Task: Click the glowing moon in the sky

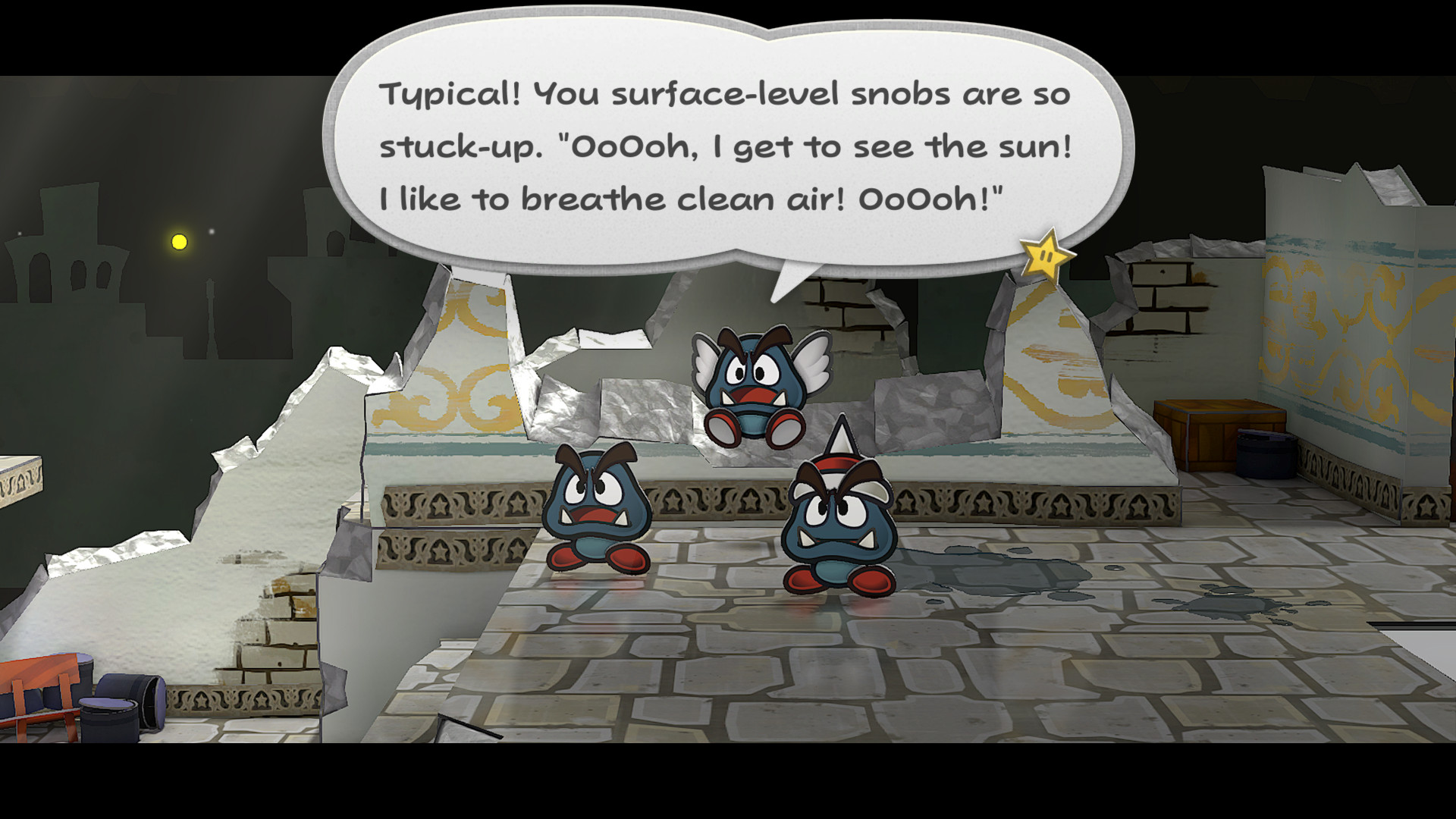Action: coord(180,242)
